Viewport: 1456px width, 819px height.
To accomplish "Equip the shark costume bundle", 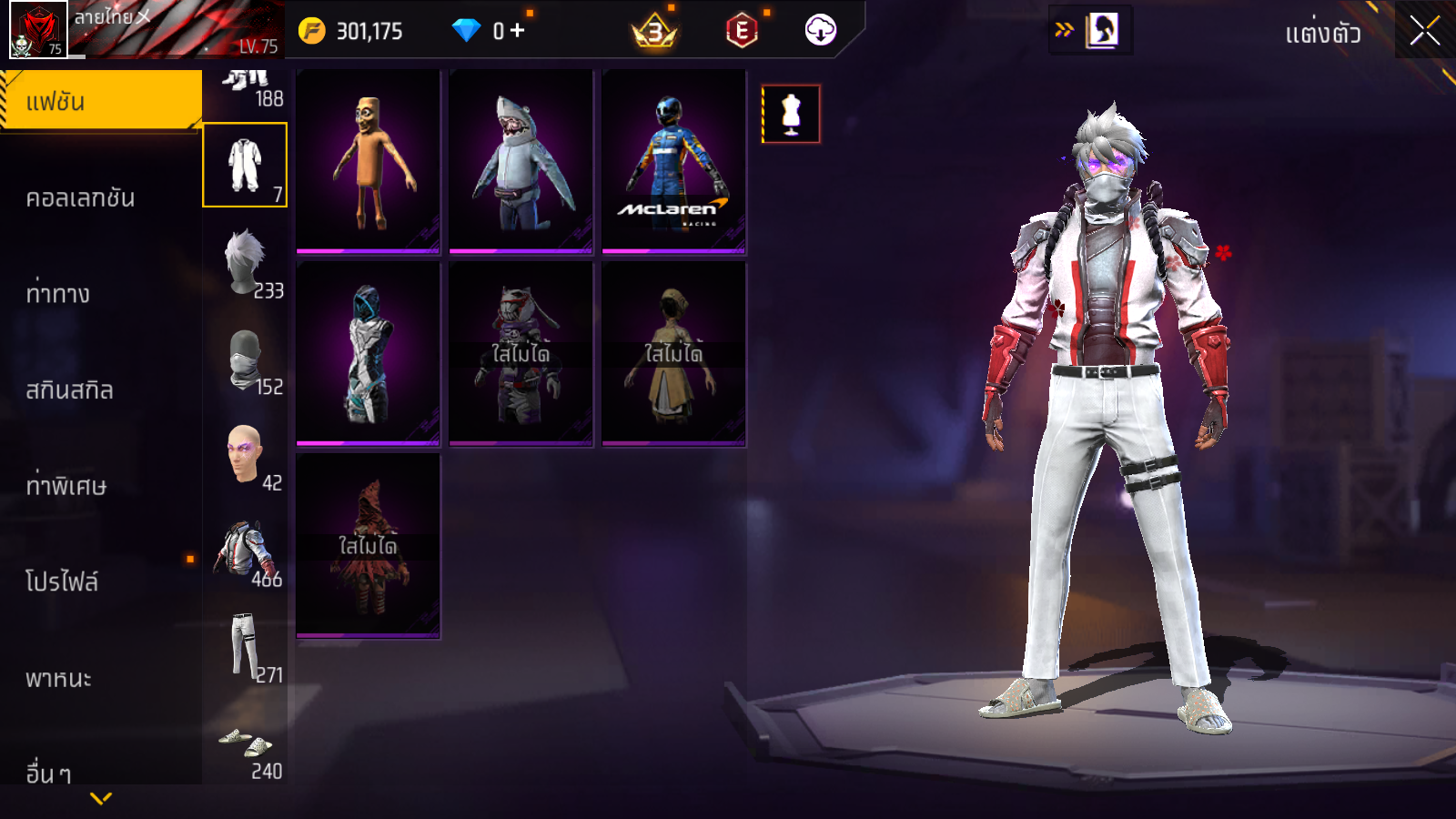I will (521, 161).
